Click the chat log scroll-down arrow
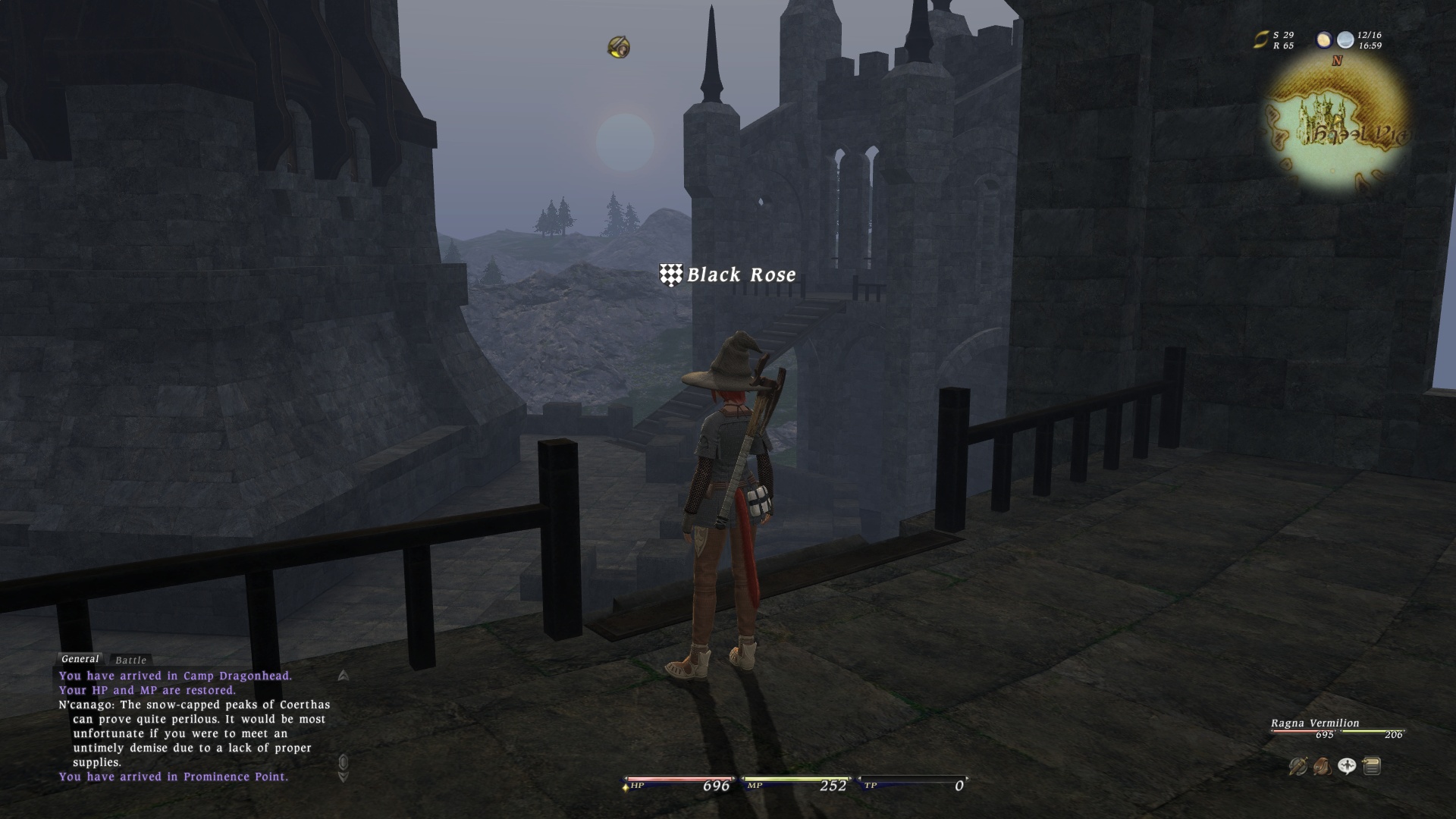 point(344,777)
